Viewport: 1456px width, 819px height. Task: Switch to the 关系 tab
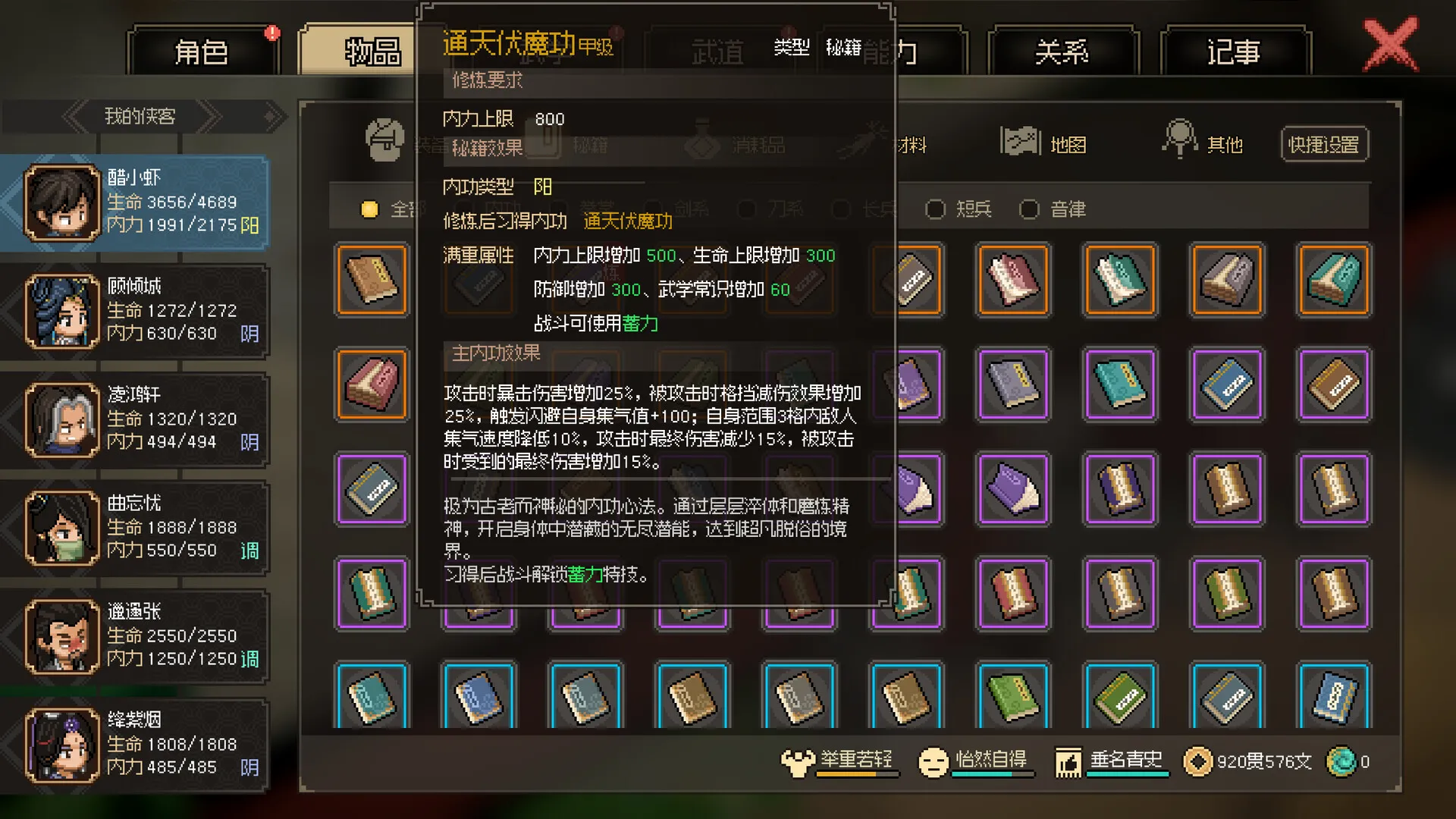[1064, 50]
